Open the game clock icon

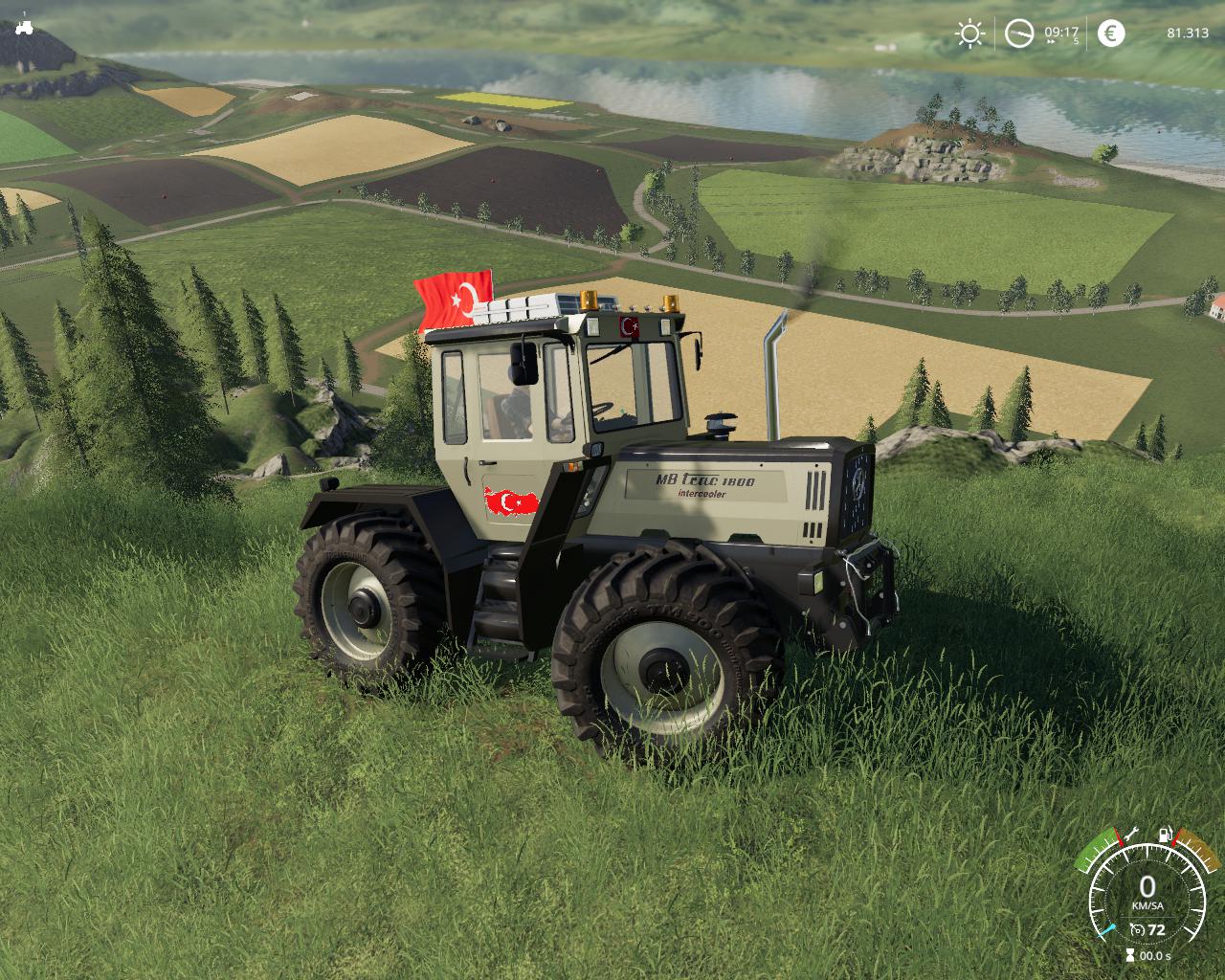1019,34
